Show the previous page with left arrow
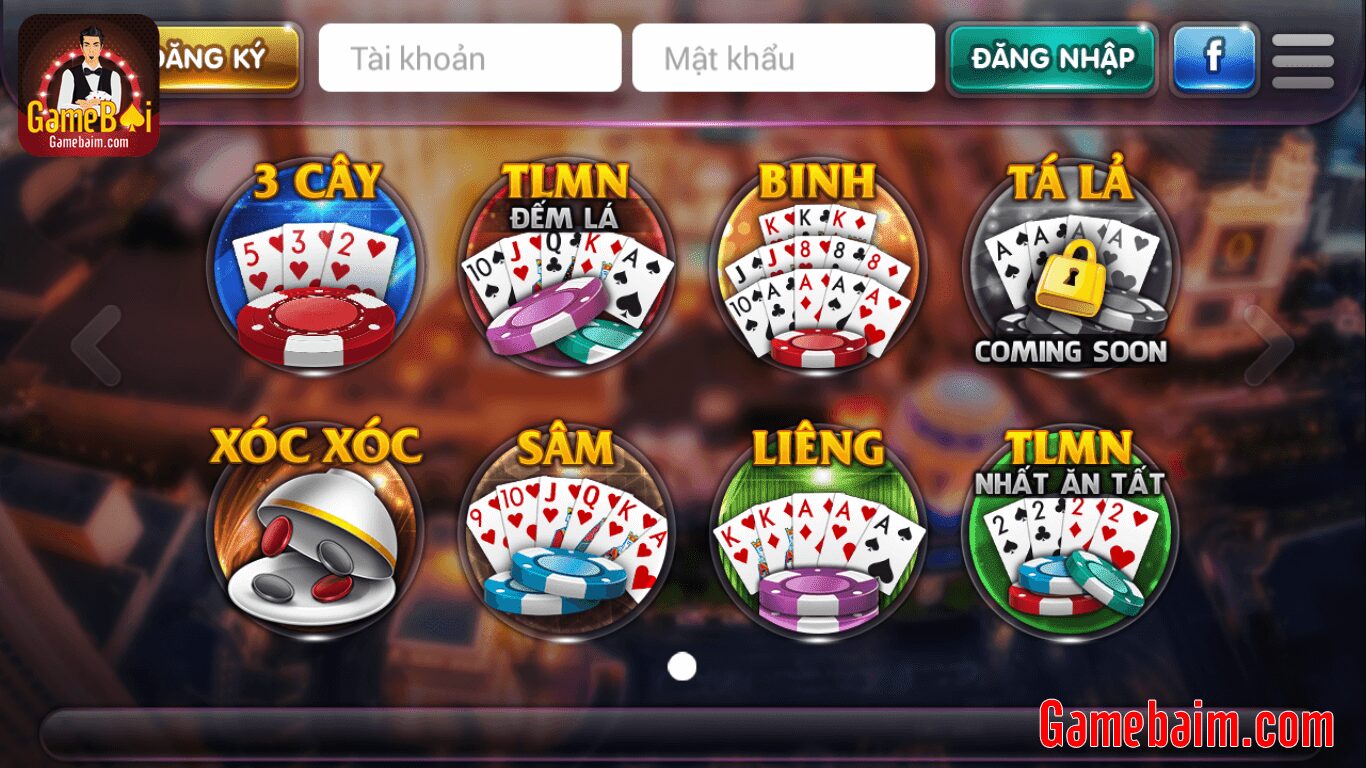1366x768 pixels. point(96,346)
